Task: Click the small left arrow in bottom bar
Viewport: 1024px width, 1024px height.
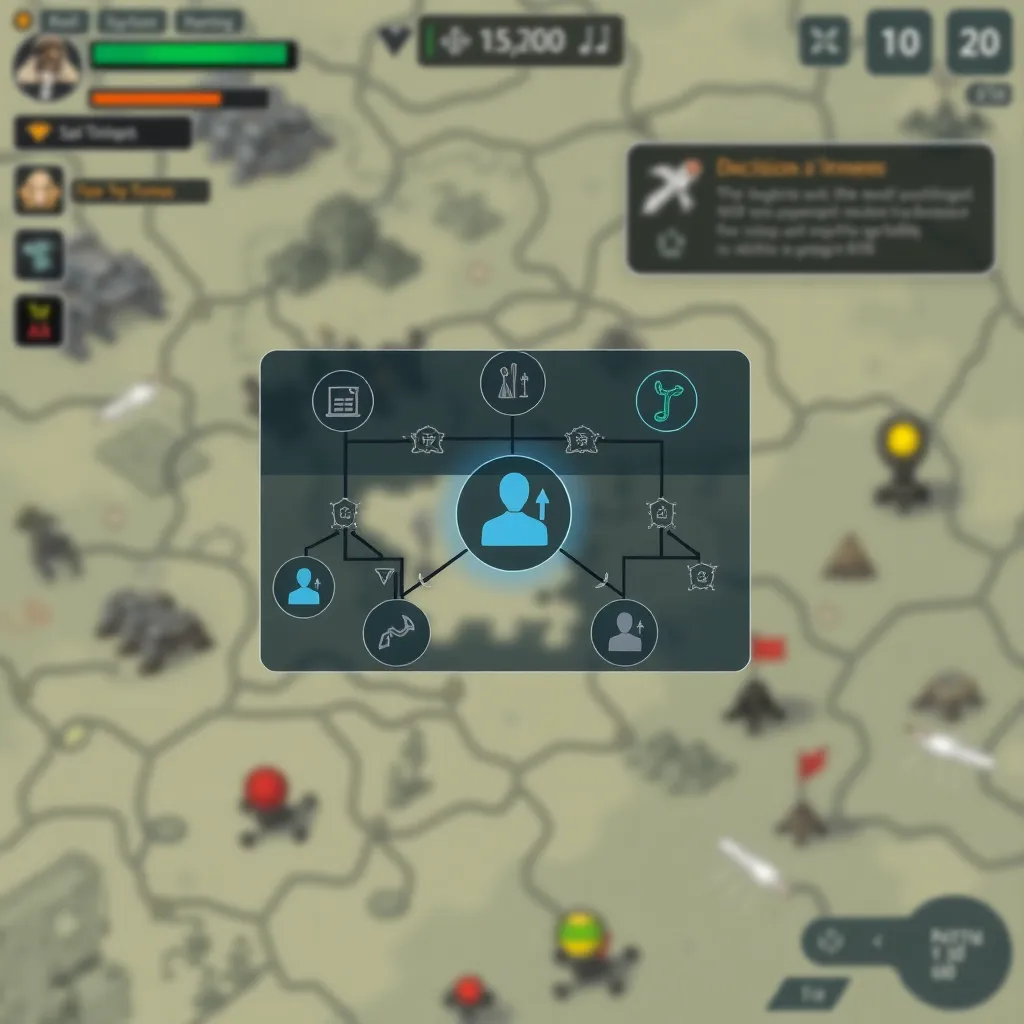Action: [x=878, y=940]
